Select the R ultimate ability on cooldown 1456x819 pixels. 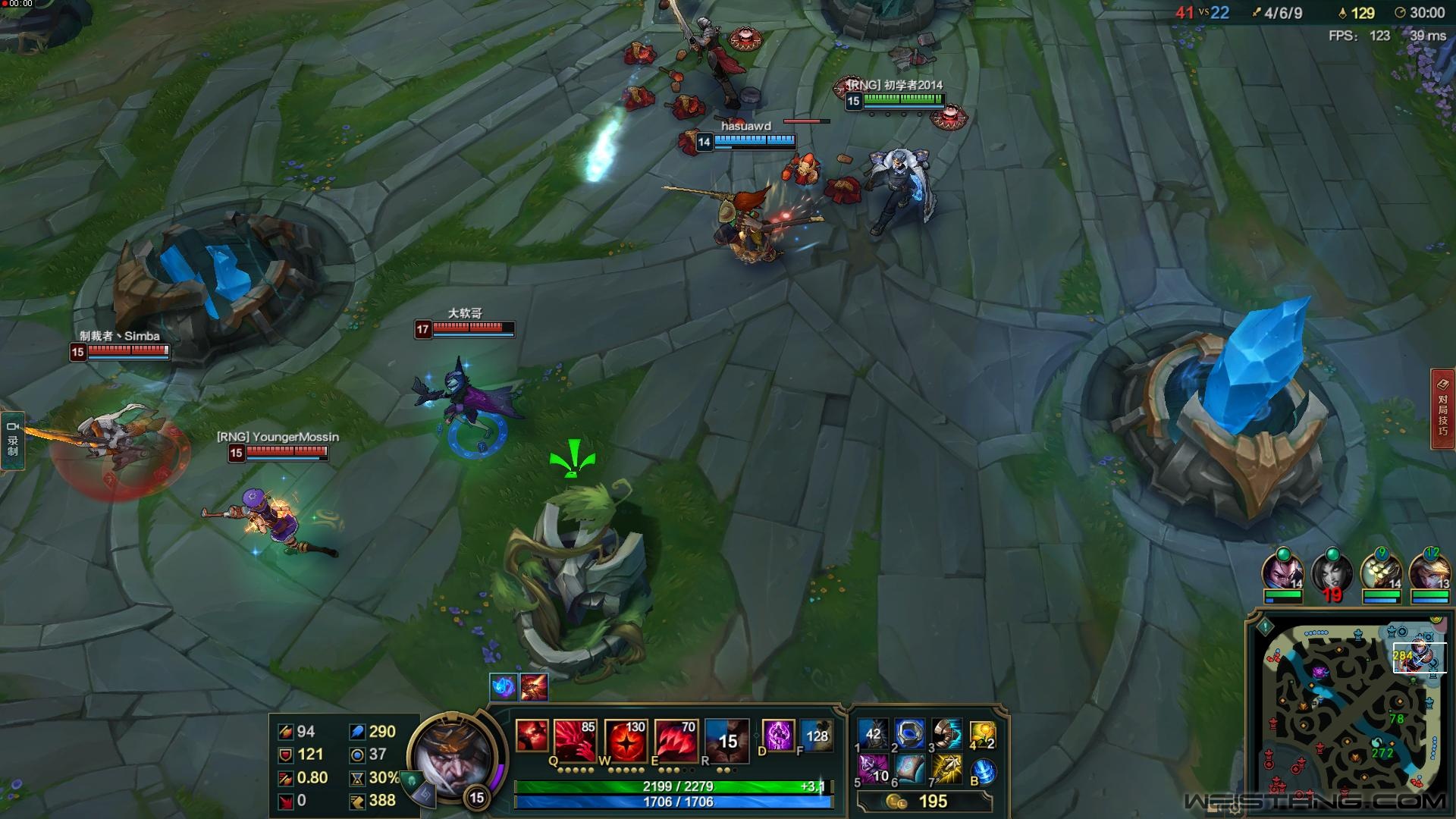tap(727, 739)
